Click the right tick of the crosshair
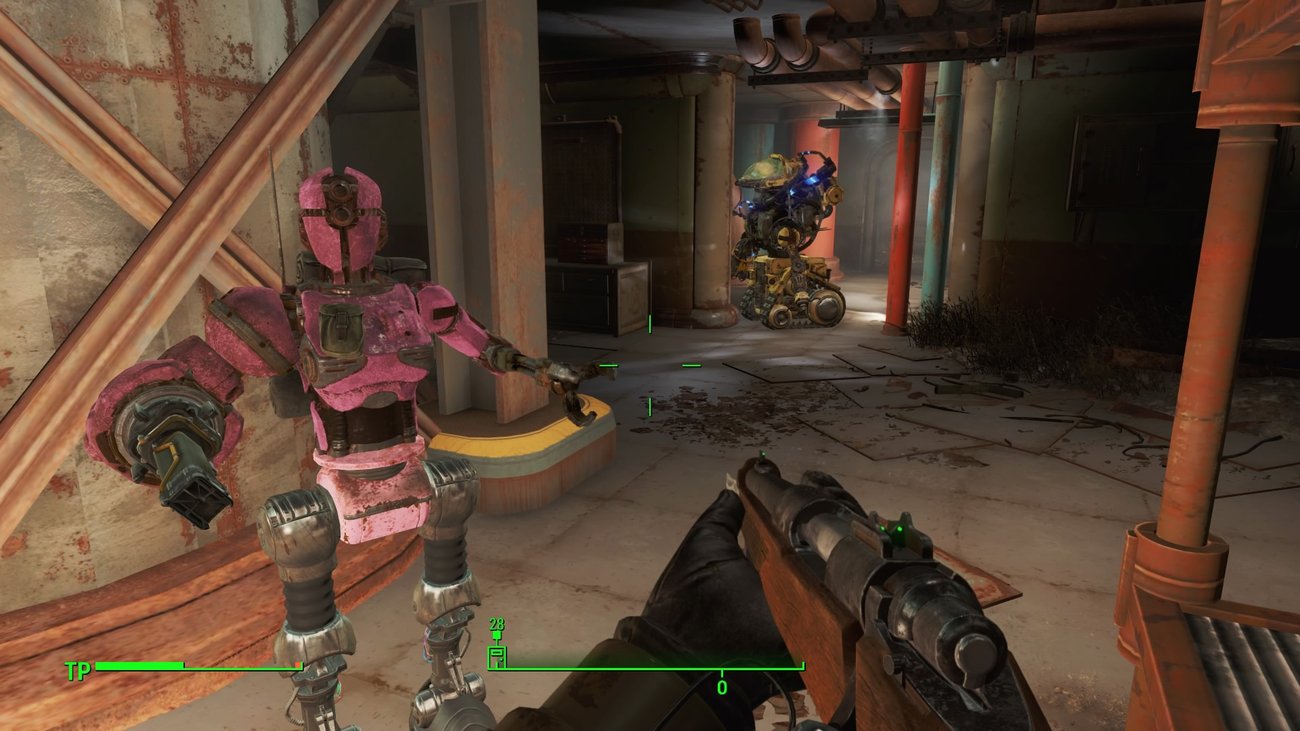The image size is (1300, 731). (691, 365)
